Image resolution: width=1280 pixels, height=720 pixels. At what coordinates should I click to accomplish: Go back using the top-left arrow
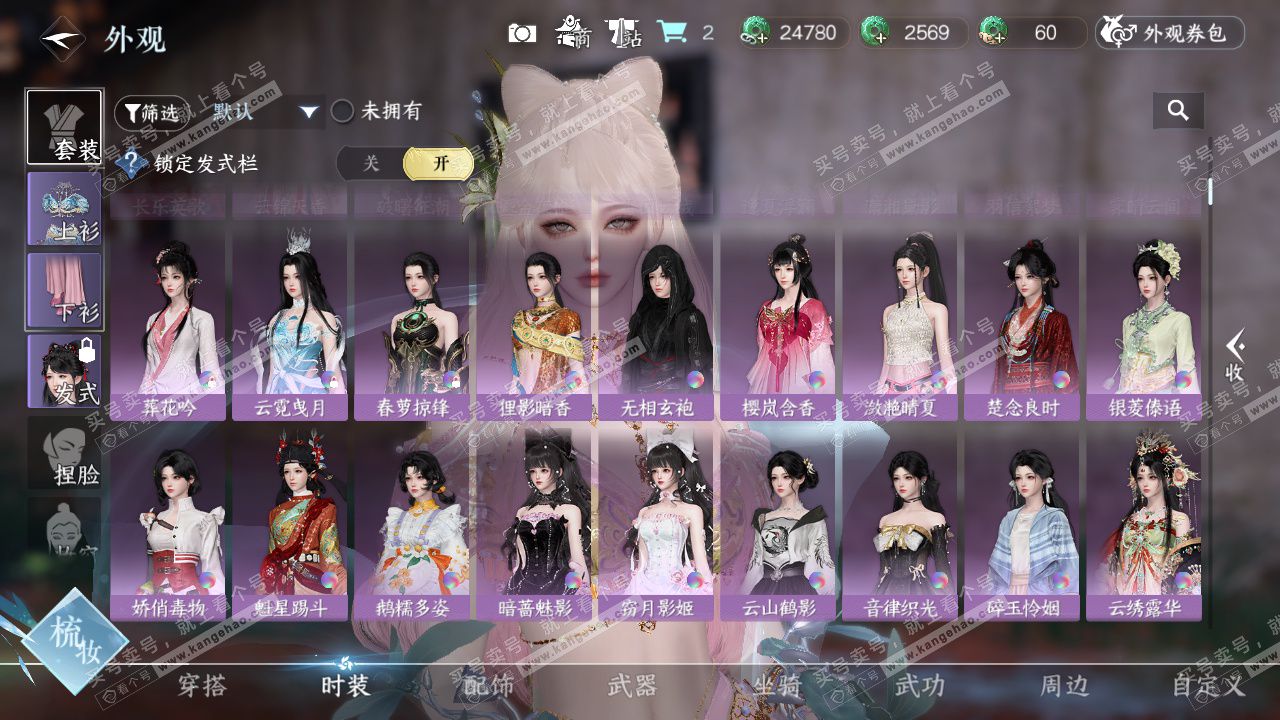[61, 40]
